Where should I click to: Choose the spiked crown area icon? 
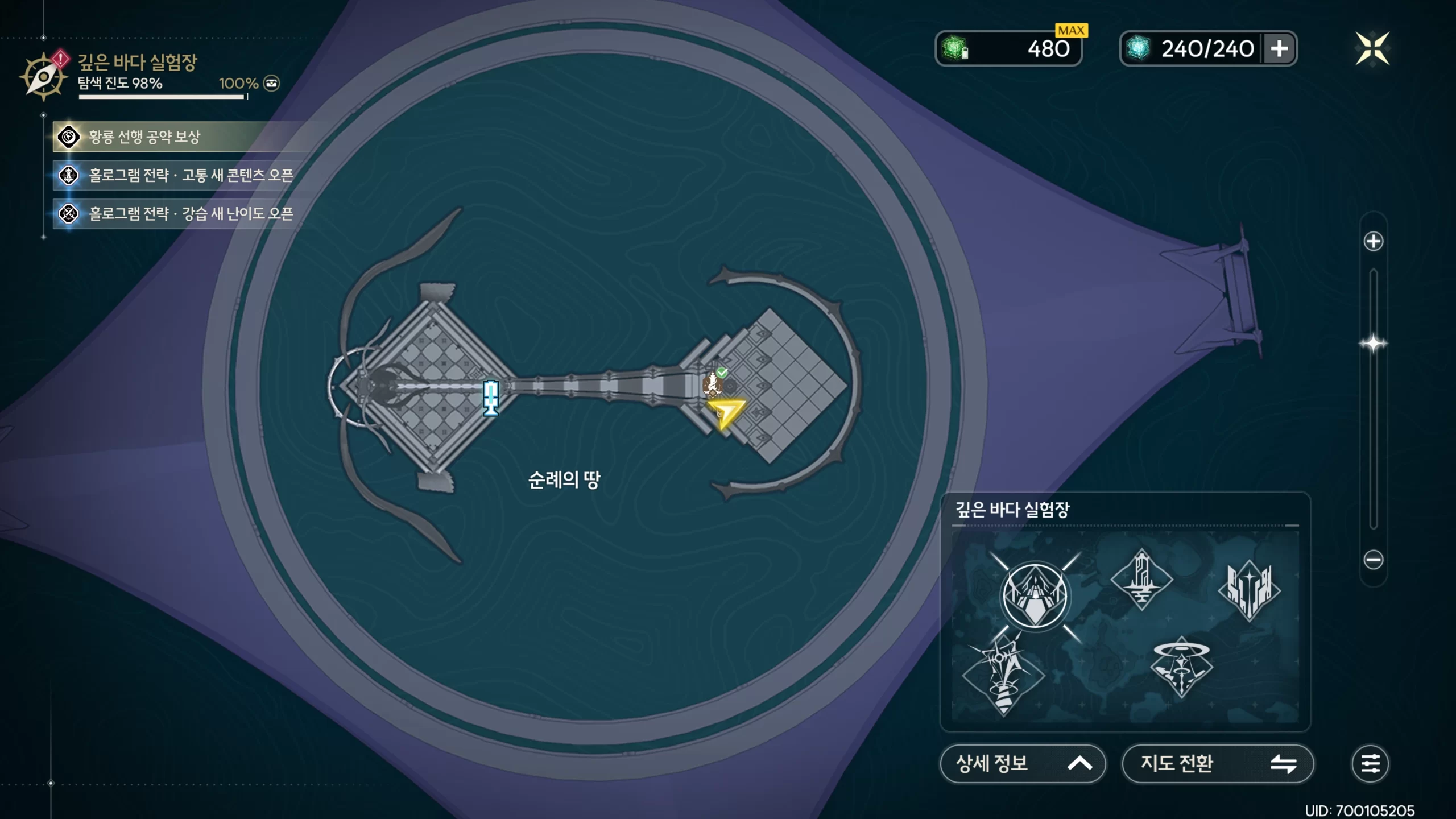1249,590
